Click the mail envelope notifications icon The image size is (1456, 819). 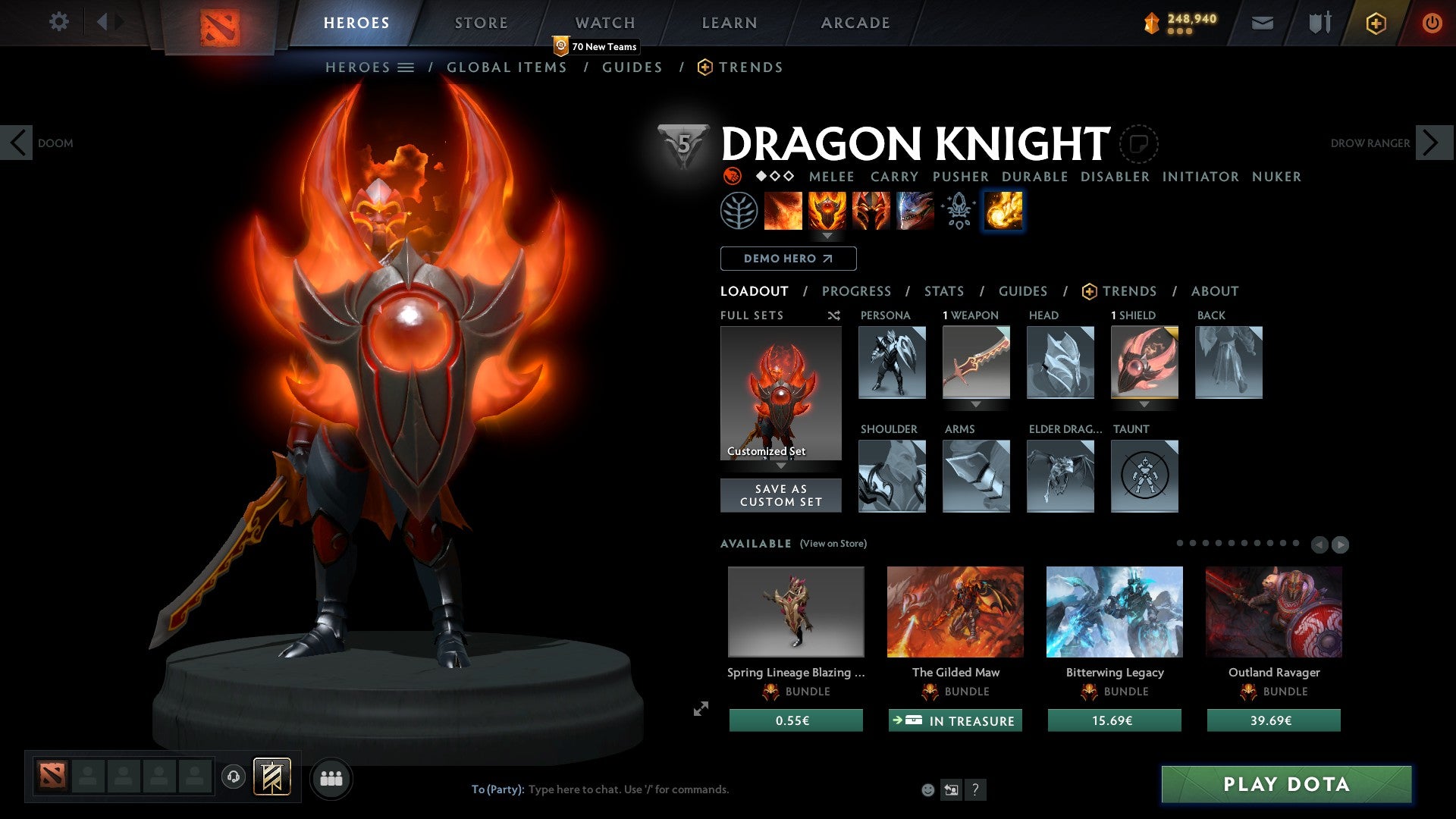1263,23
